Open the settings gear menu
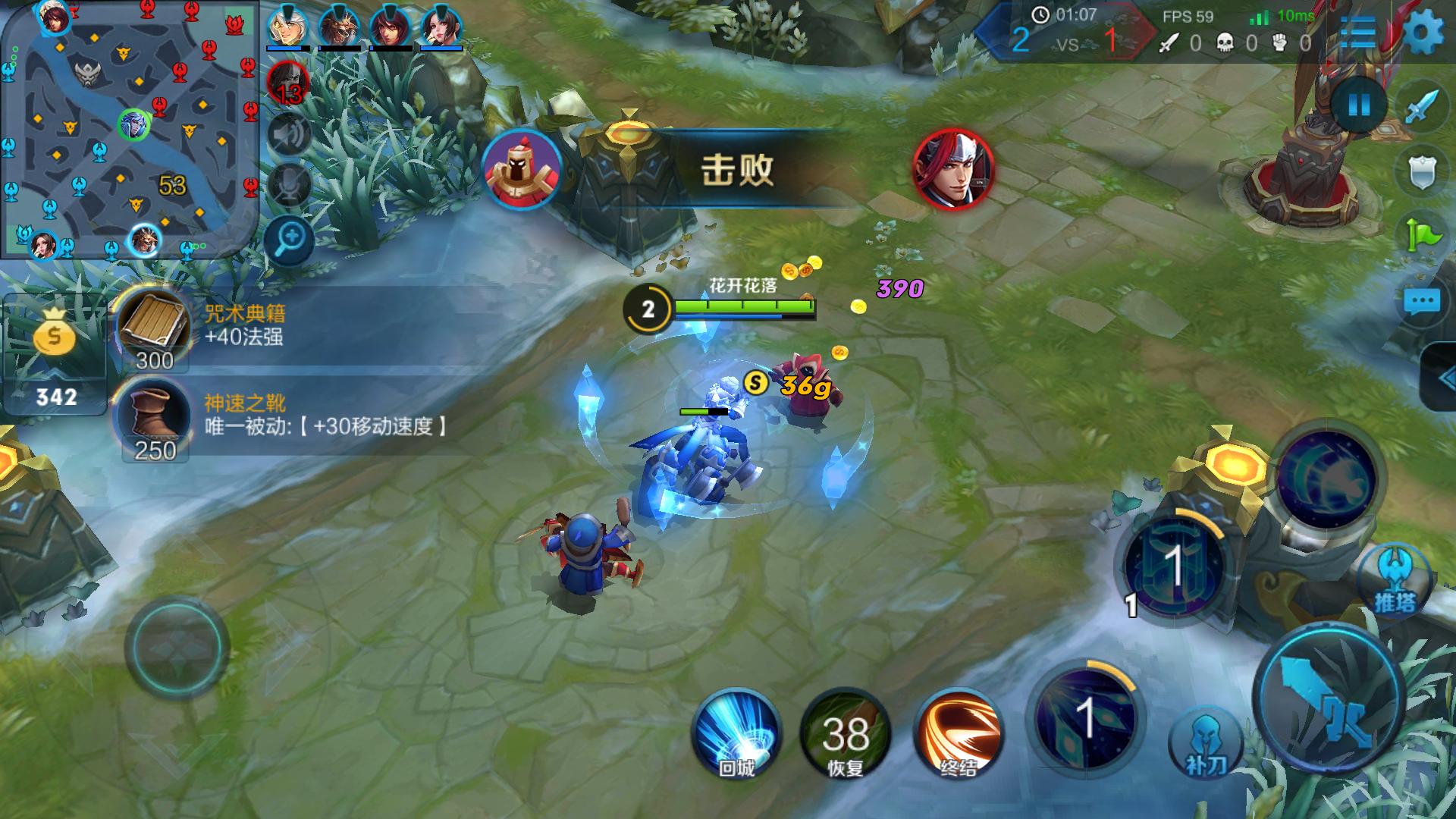Screen dimensions: 1456x819 click(1423, 33)
